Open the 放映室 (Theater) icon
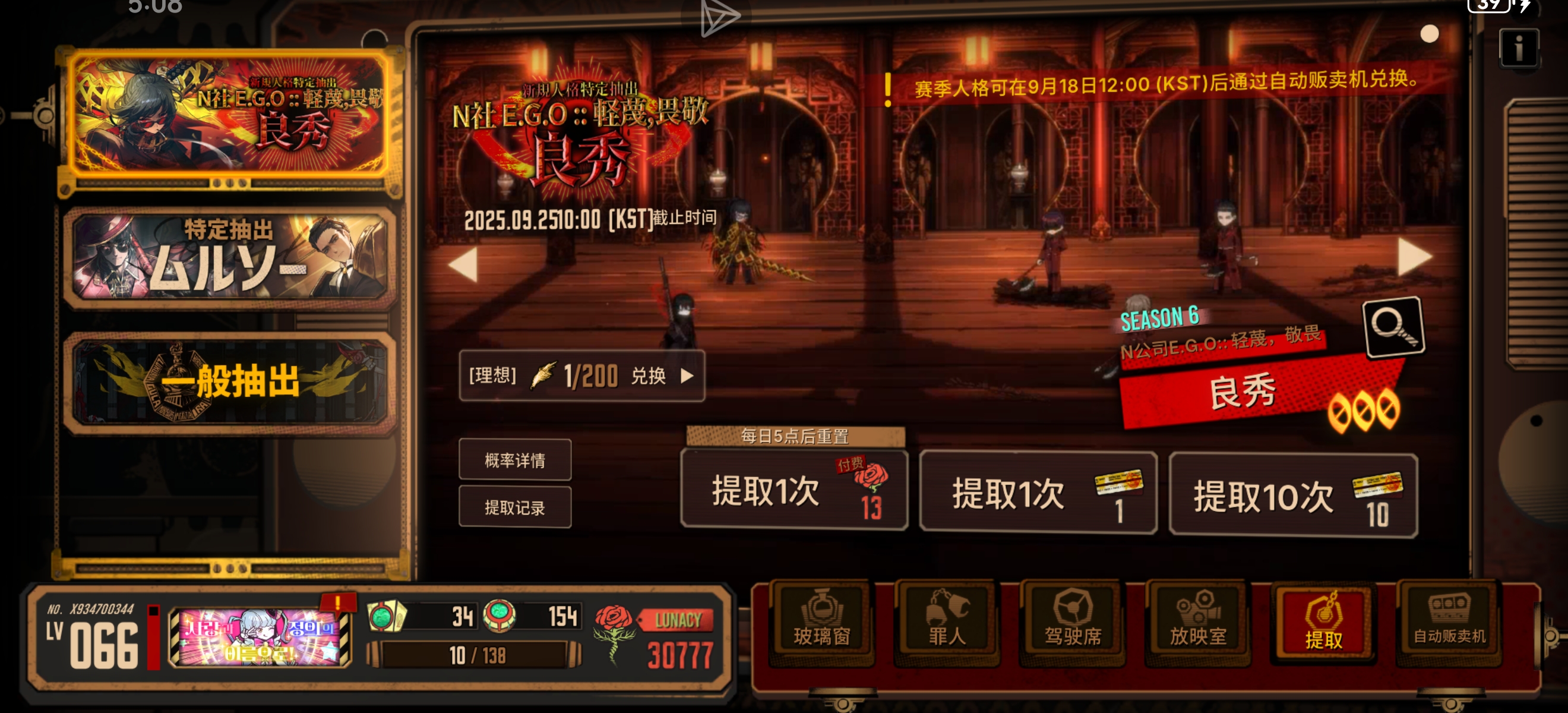The width and height of the screenshot is (1568, 713). pyautogui.click(x=1197, y=621)
